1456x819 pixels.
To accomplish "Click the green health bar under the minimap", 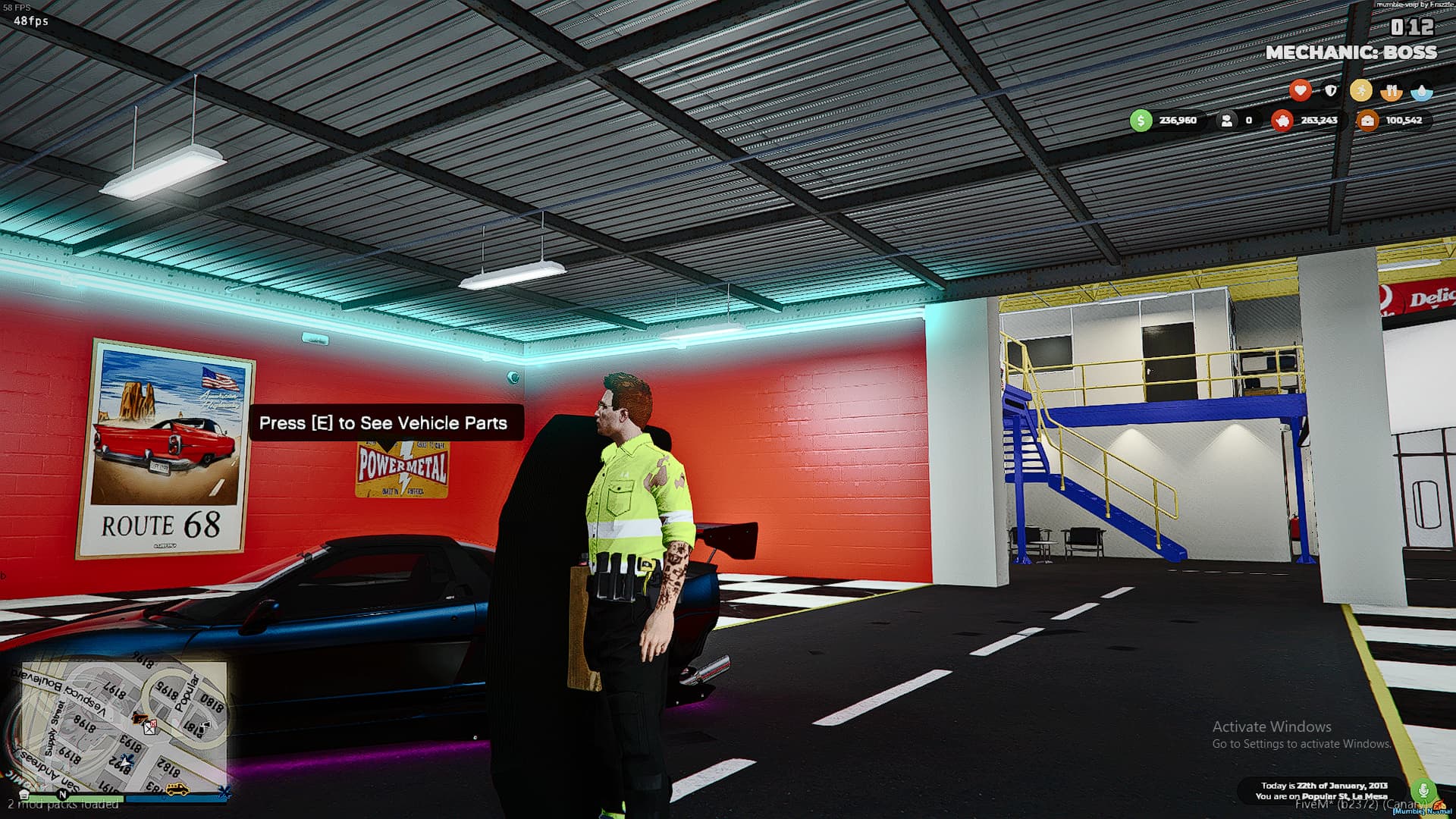I will [x=76, y=798].
